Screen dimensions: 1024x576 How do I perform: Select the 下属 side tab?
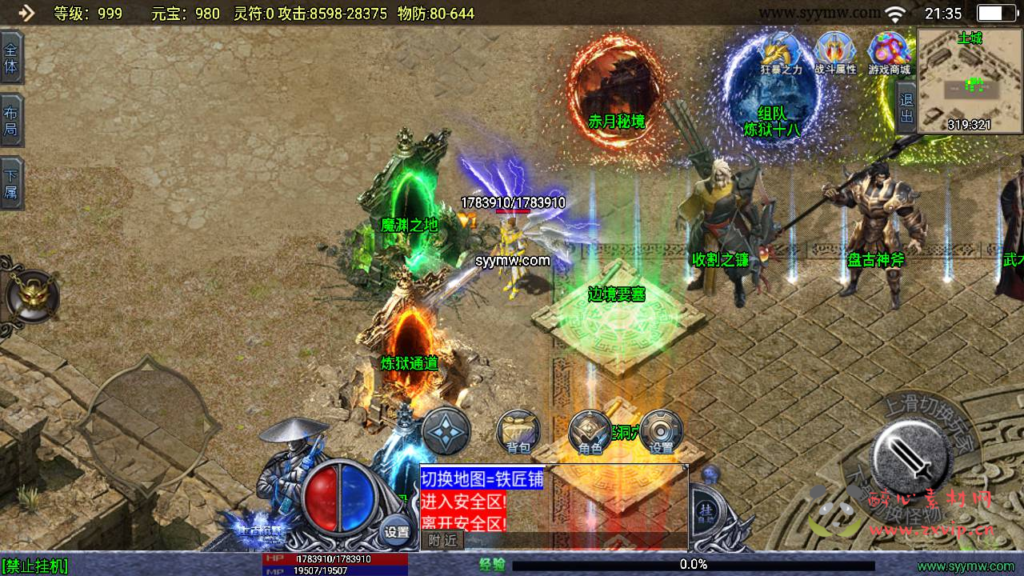[x=11, y=183]
